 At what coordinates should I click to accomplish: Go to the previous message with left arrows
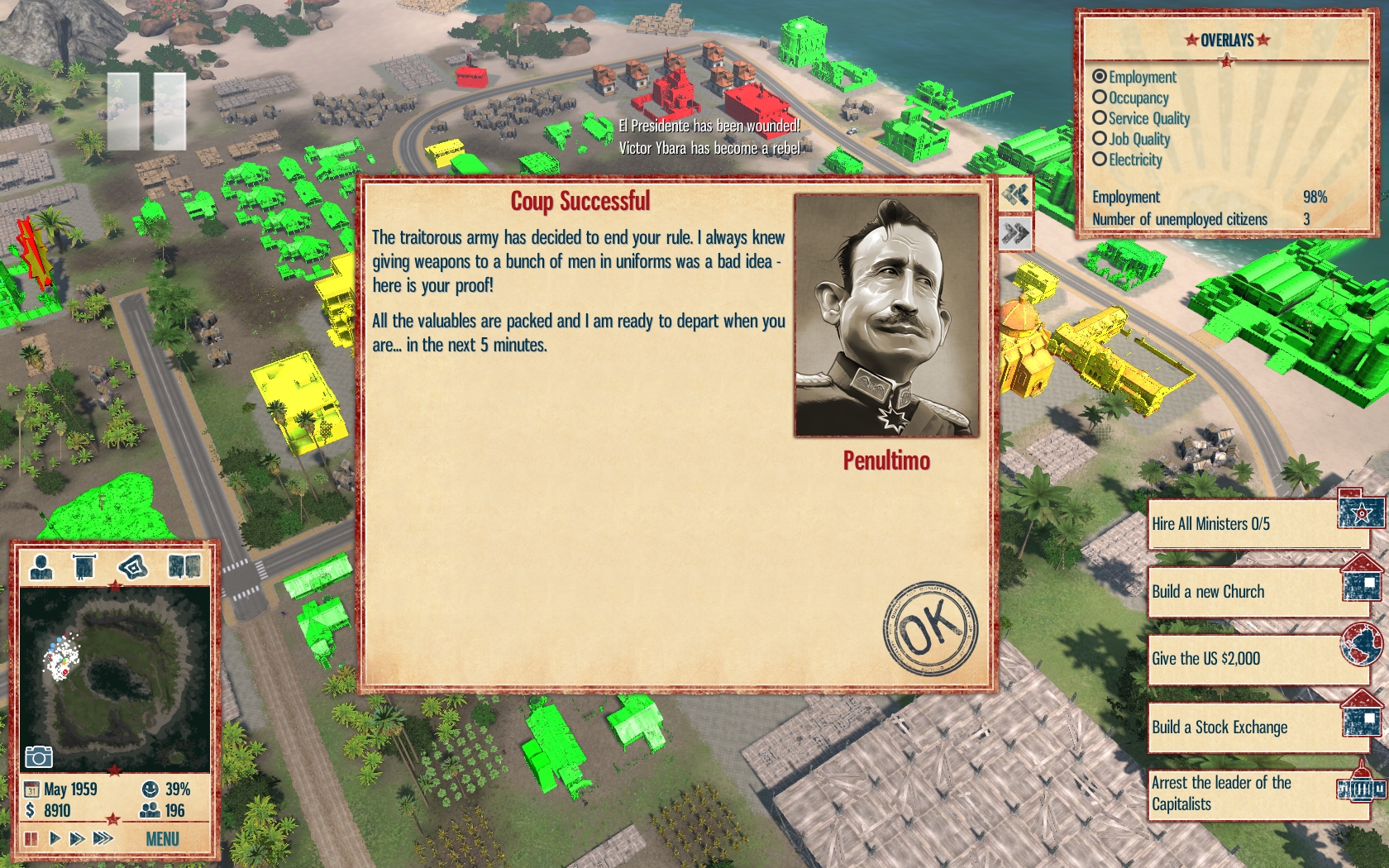point(1015,195)
